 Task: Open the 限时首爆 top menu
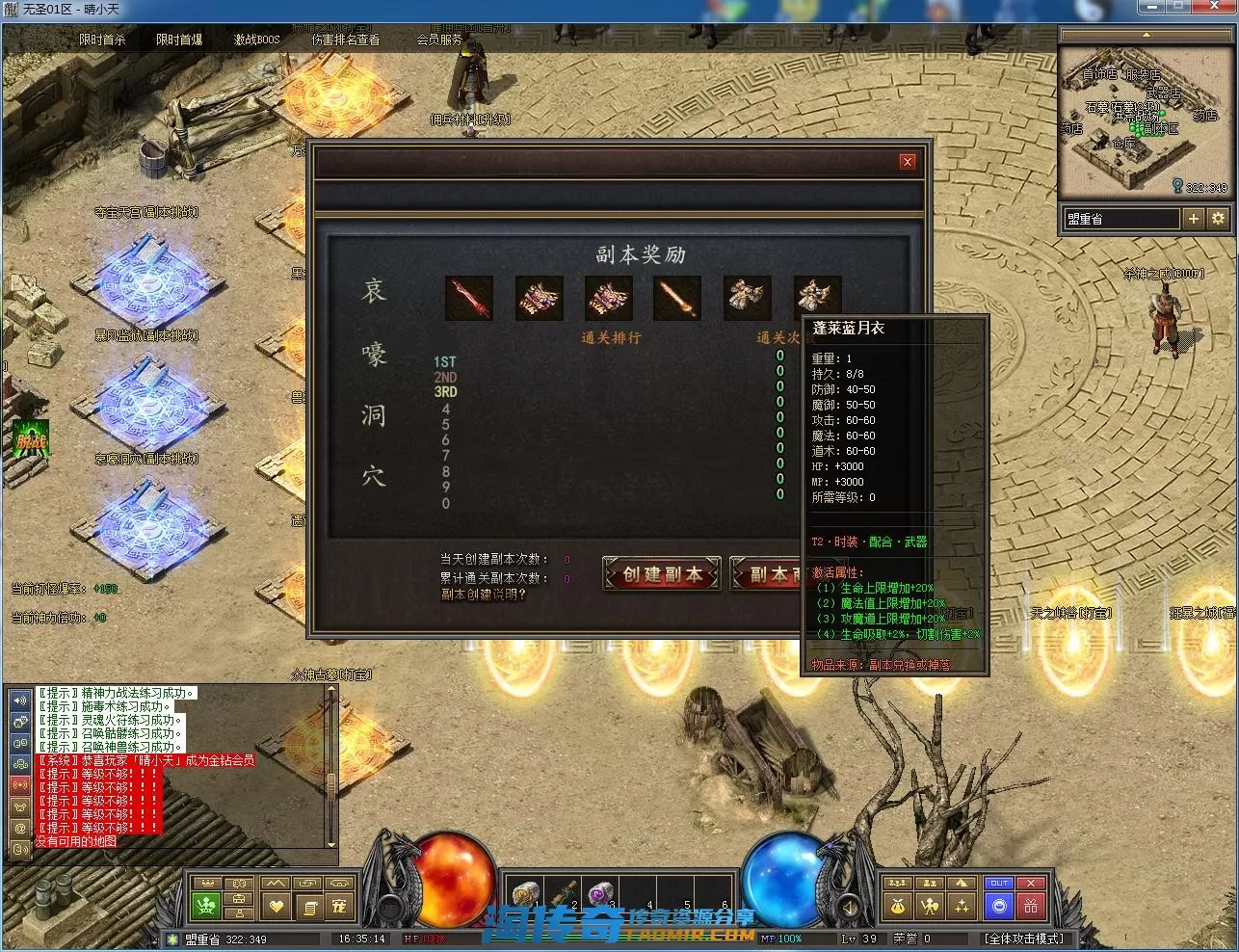[x=179, y=40]
